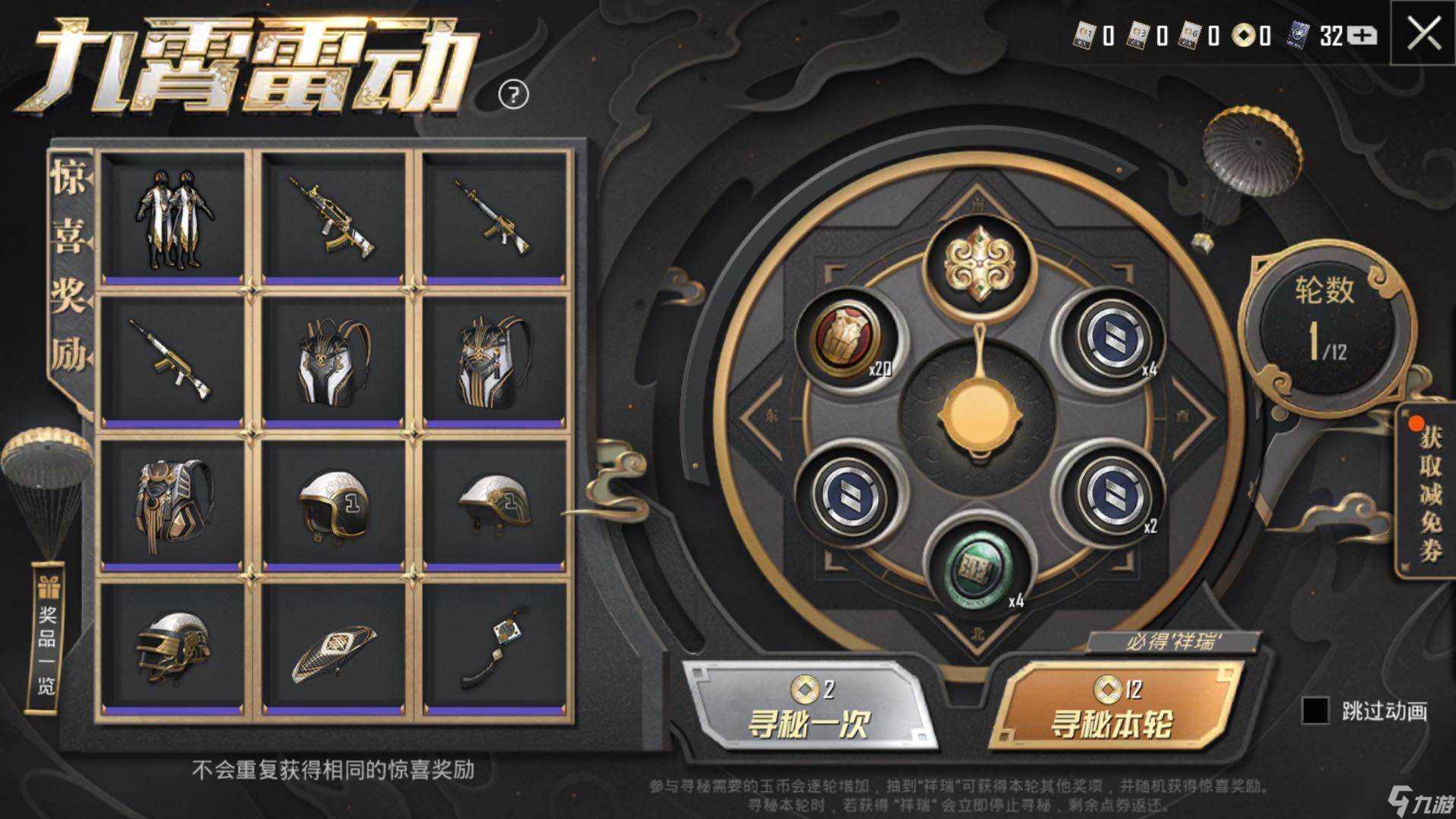Select the twin white outfit reward
This screenshot has height=819, width=1456.
(174, 220)
